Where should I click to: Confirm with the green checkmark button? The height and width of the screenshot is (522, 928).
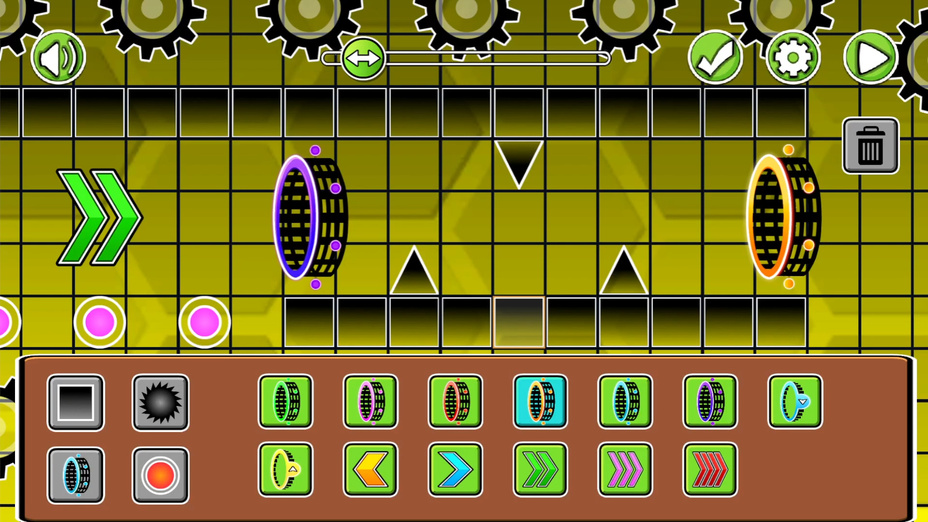point(715,58)
